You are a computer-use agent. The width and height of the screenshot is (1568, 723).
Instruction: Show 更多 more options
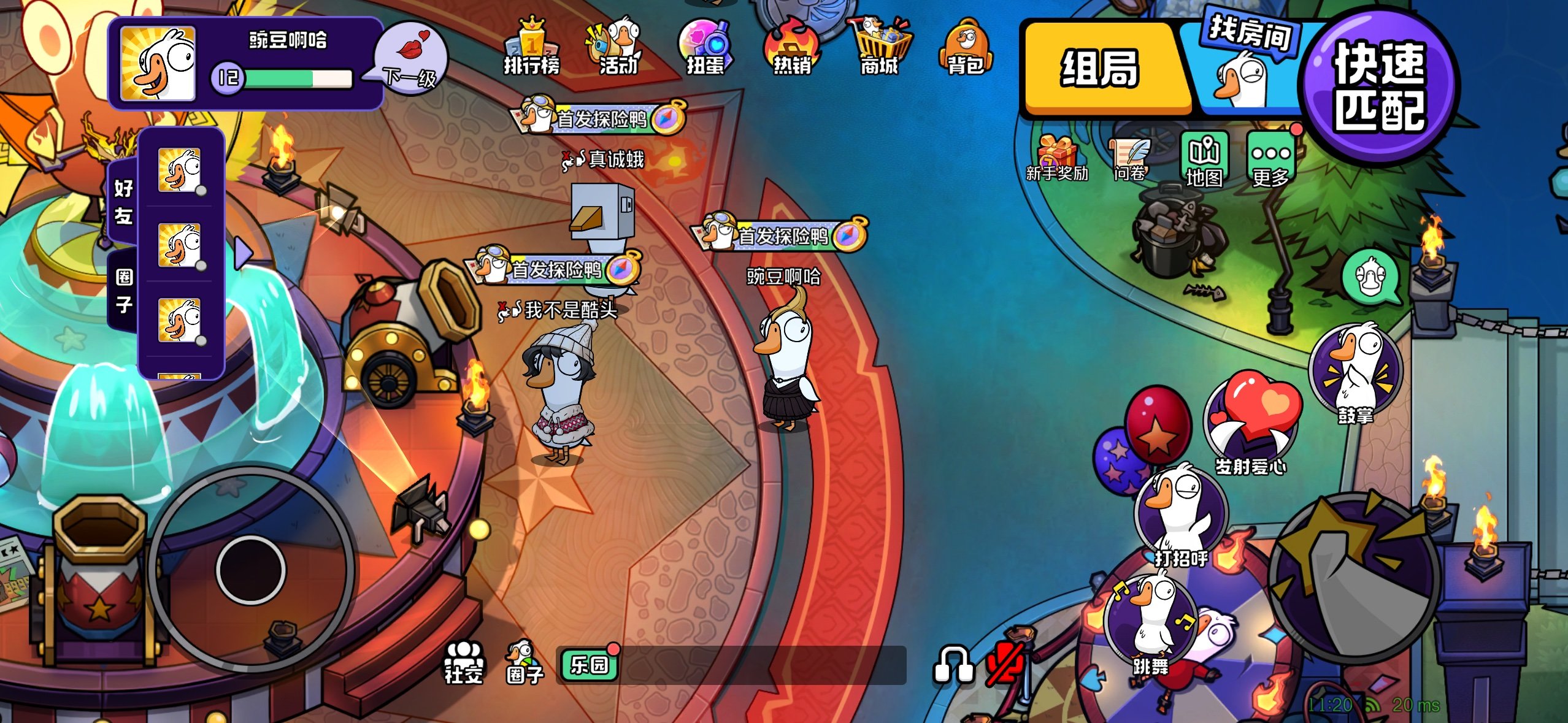[x=1270, y=159]
